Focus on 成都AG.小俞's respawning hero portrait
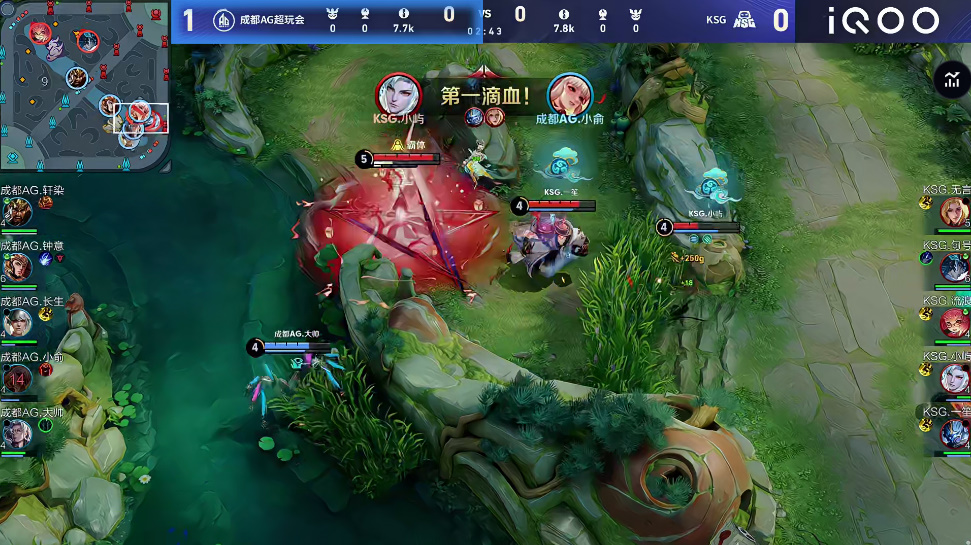Screen dimensions: 971x545 17,379
